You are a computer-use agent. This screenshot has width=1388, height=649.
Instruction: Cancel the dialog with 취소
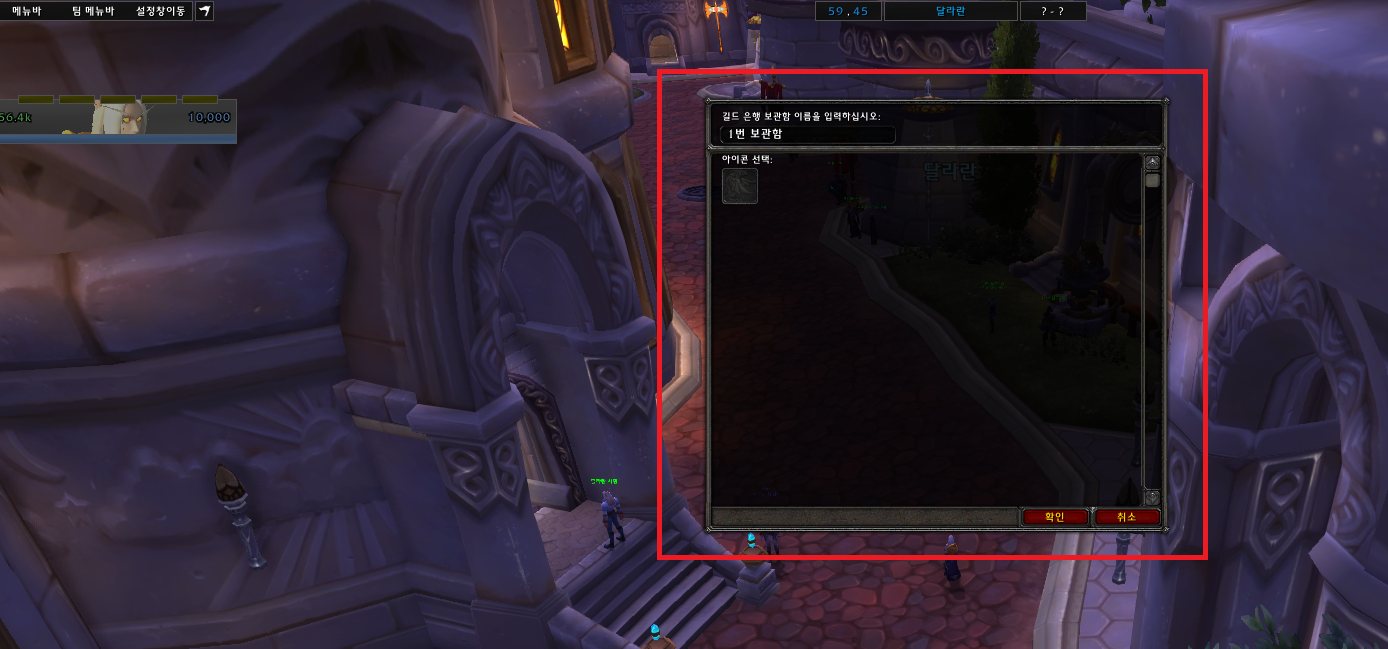coord(1127,517)
